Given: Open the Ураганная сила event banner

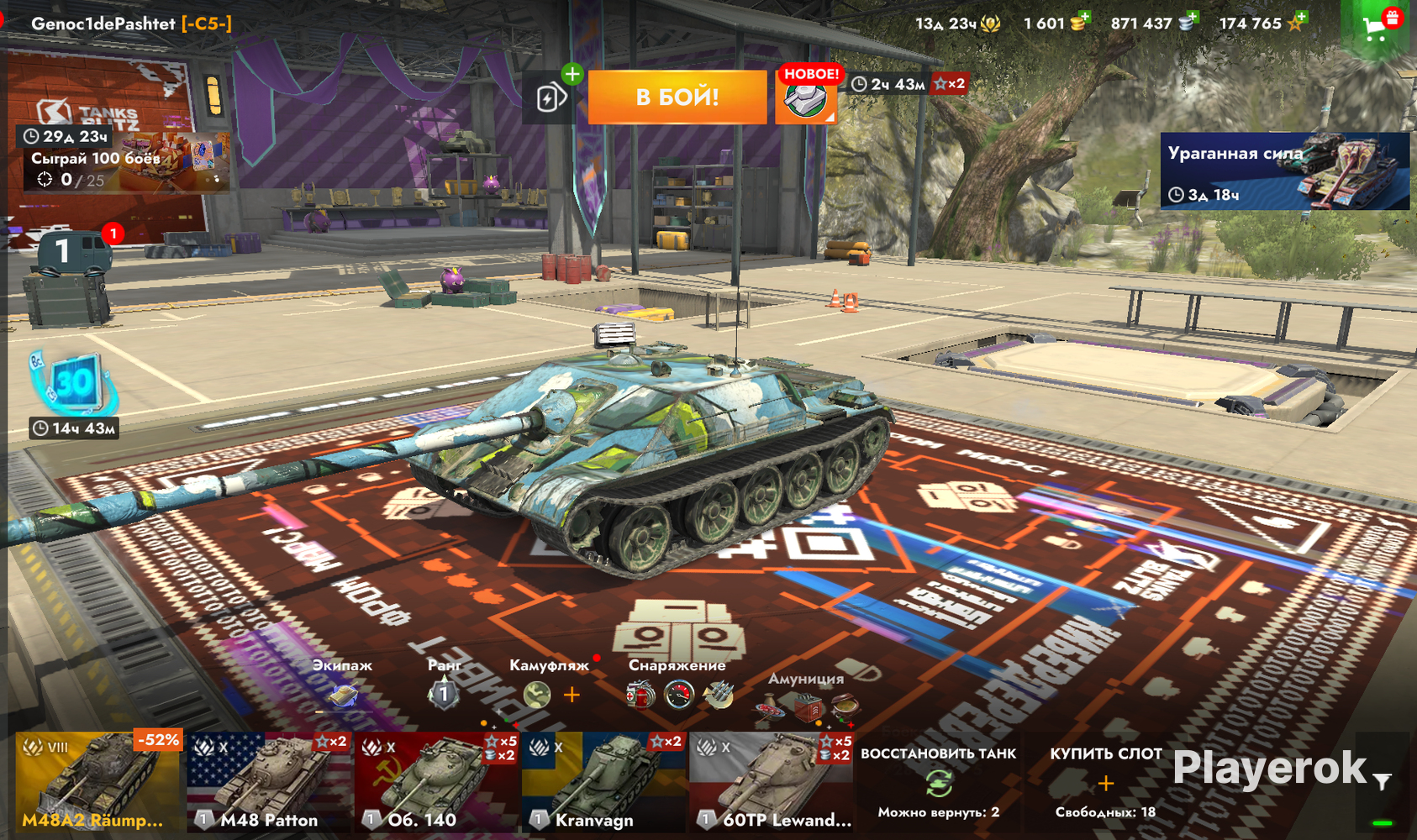Looking at the screenshot, I should (x=1284, y=171).
